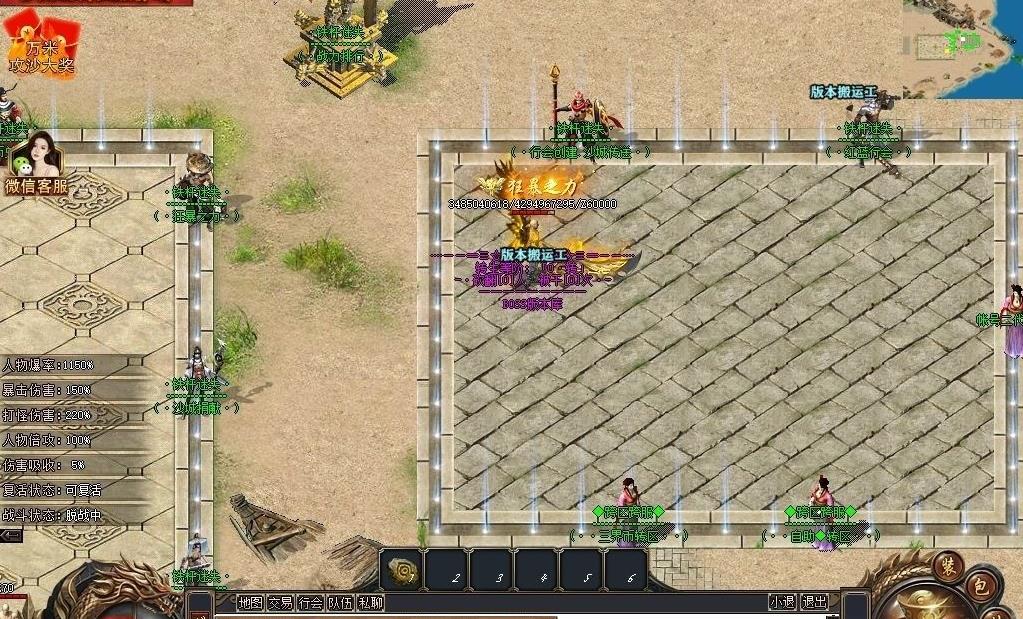Click the 小退 logout button
Image resolution: width=1023 pixels, height=619 pixels.
(x=782, y=602)
